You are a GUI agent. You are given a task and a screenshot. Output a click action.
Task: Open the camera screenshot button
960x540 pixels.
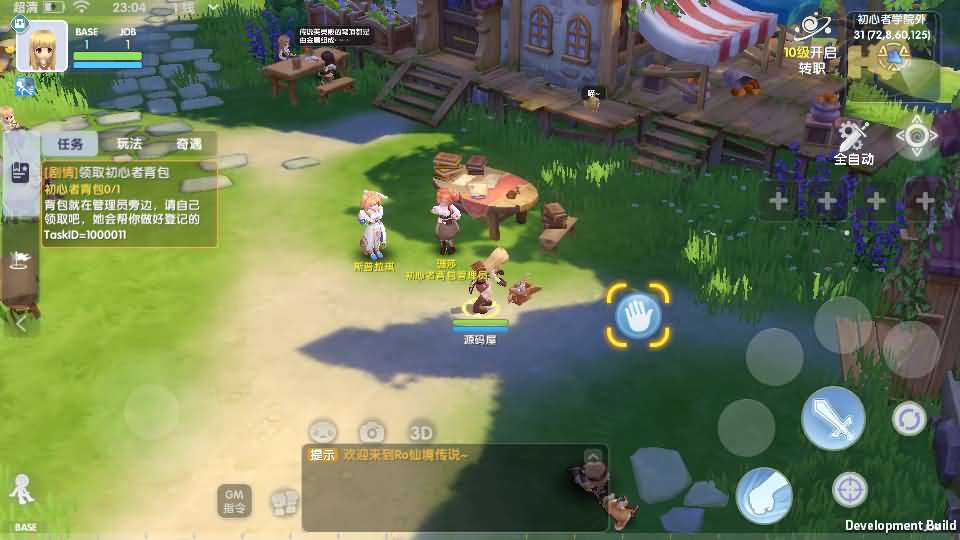click(x=373, y=432)
